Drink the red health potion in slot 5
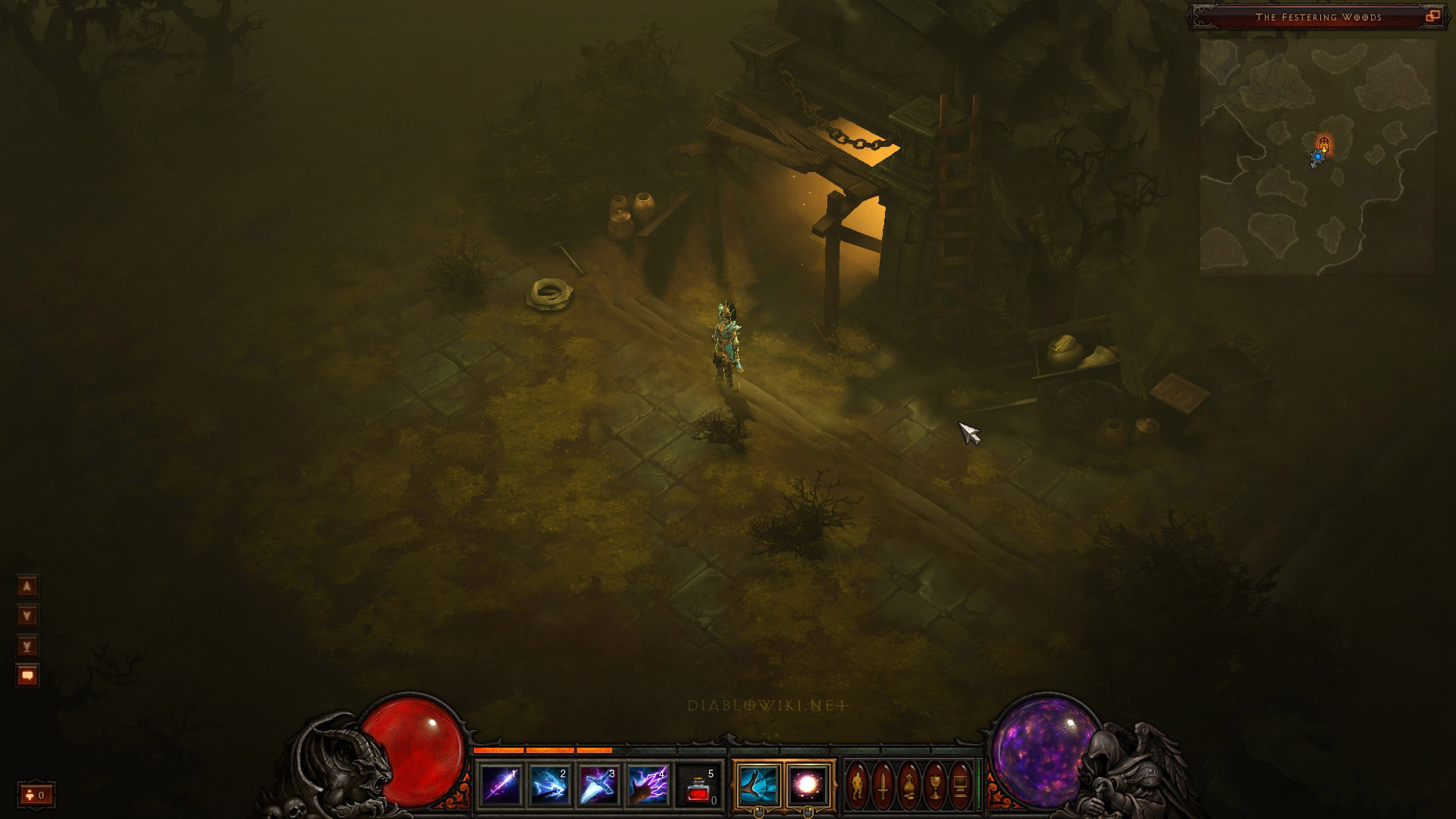This screenshot has height=819, width=1456. click(x=698, y=786)
